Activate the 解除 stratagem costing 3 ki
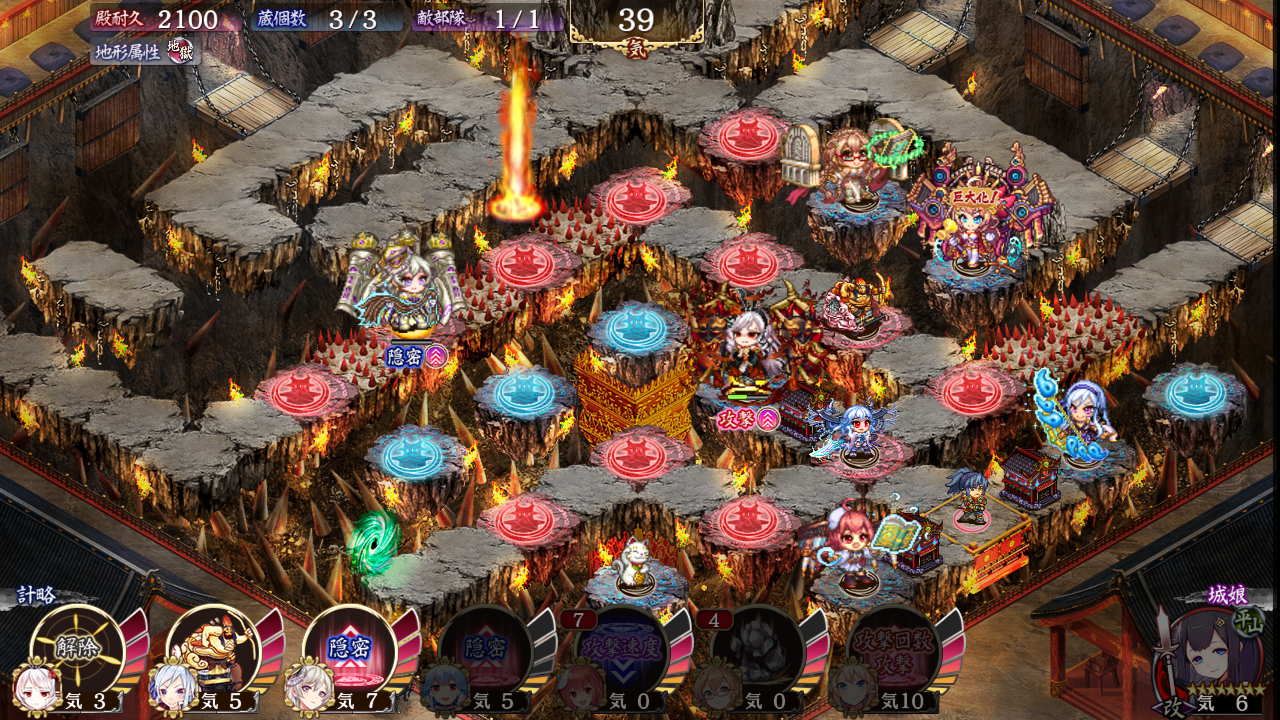 [x=76, y=650]
